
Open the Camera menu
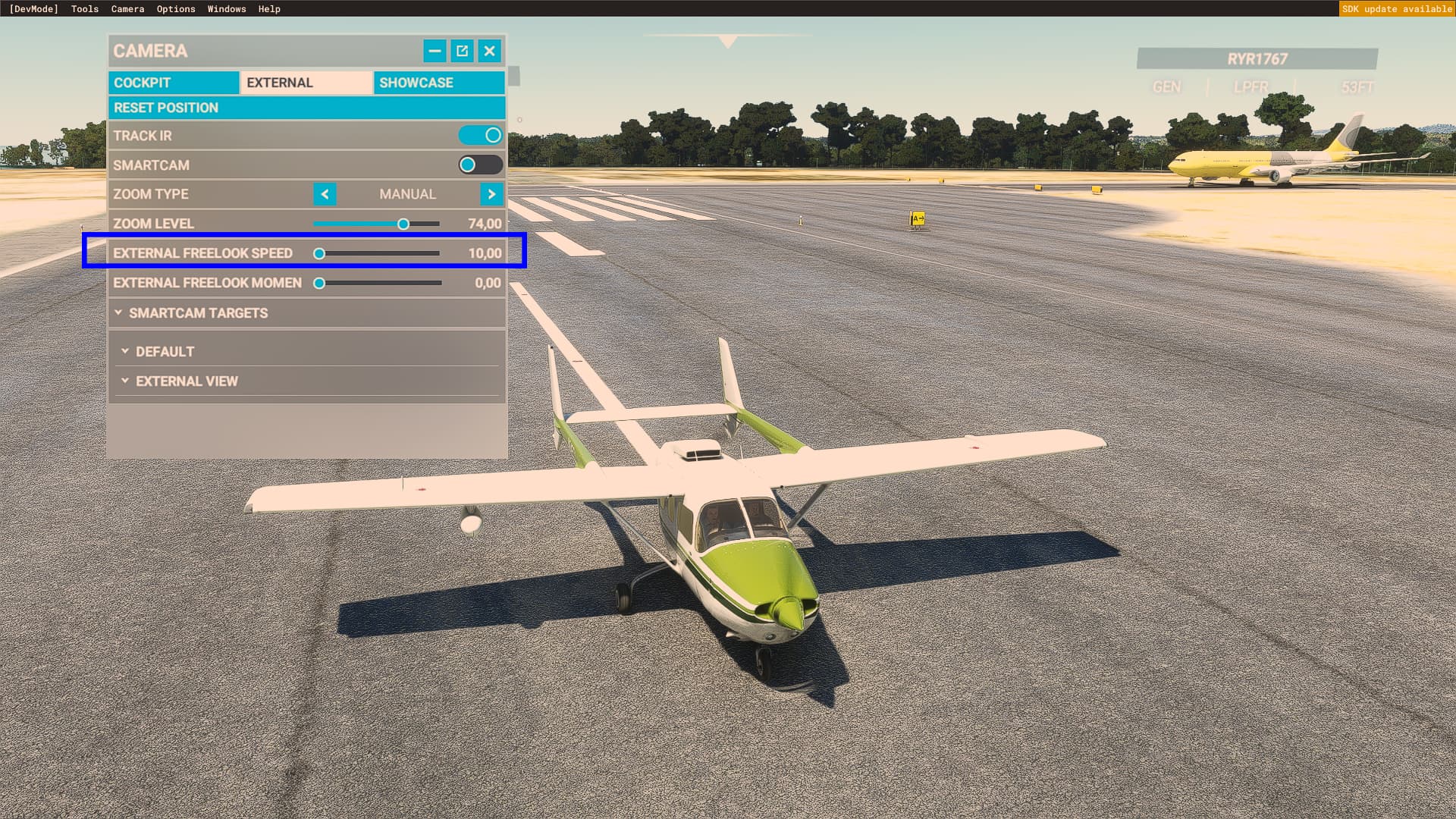click(x=127, y=8)
